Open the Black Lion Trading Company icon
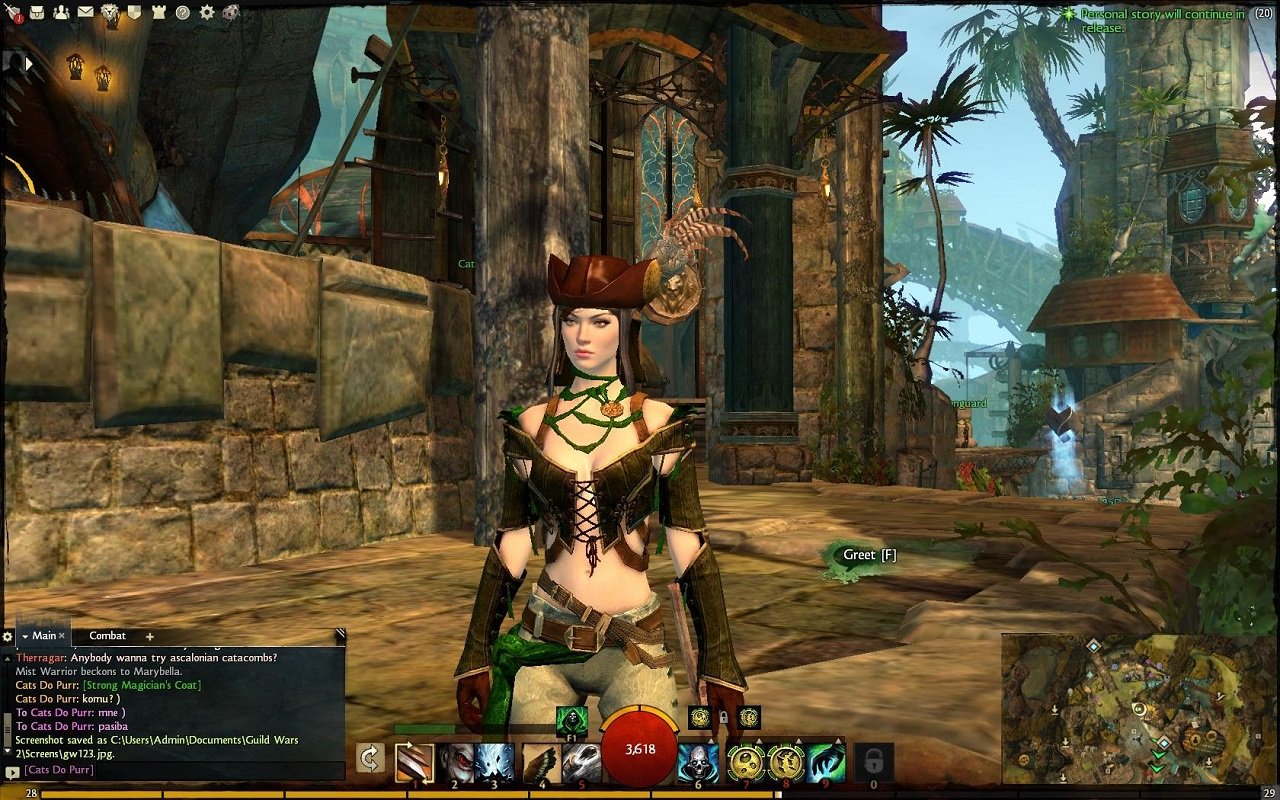1280x800 pixels. pyautogui.click(x=109, y=12)
